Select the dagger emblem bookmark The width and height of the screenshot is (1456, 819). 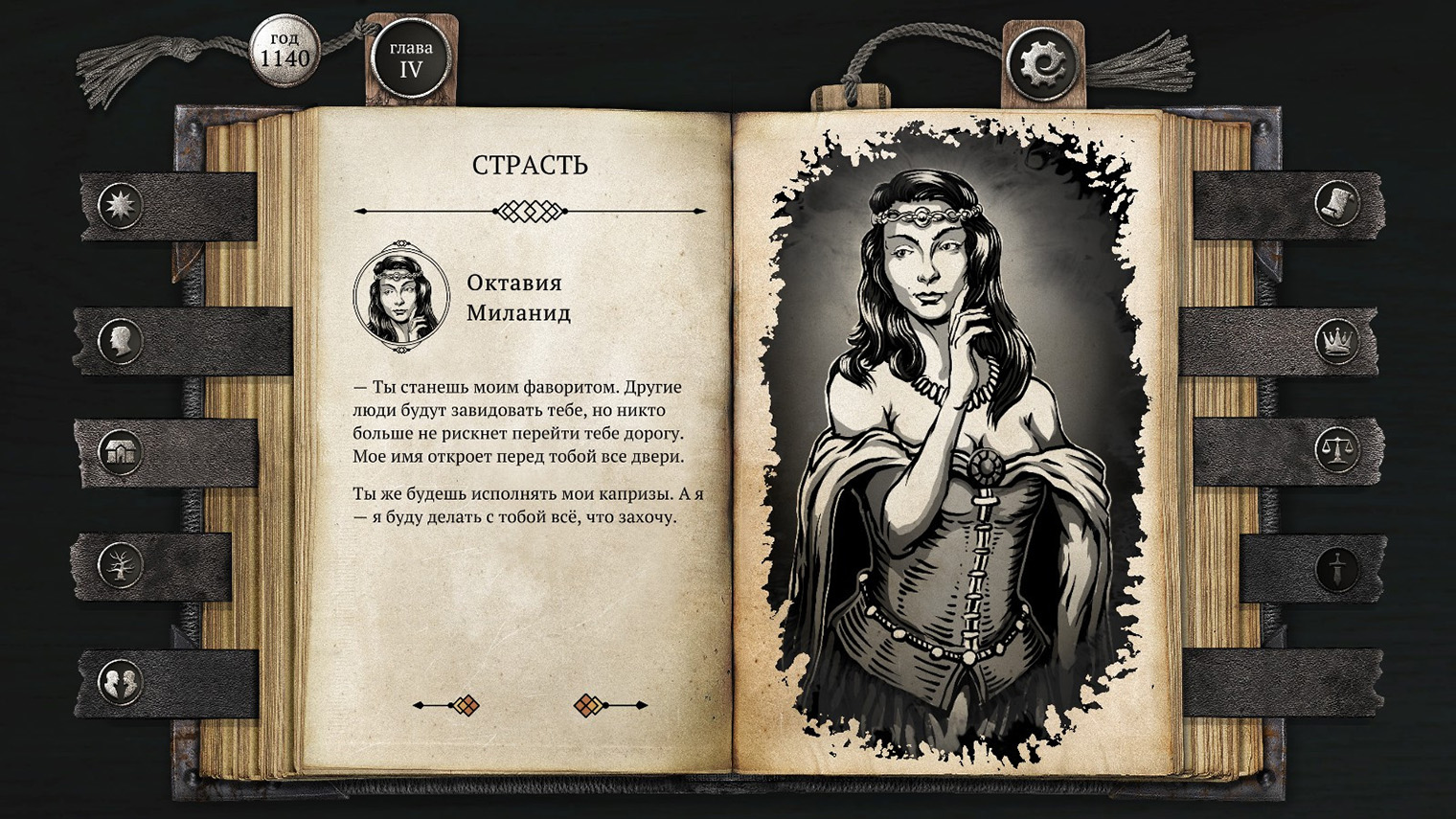coord(1337,567)
